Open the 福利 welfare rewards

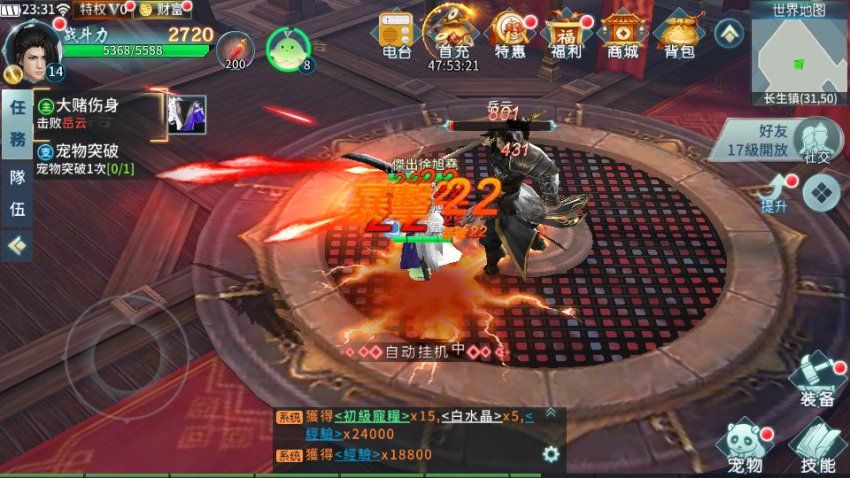pyautogui.click(x=567, y=34)
